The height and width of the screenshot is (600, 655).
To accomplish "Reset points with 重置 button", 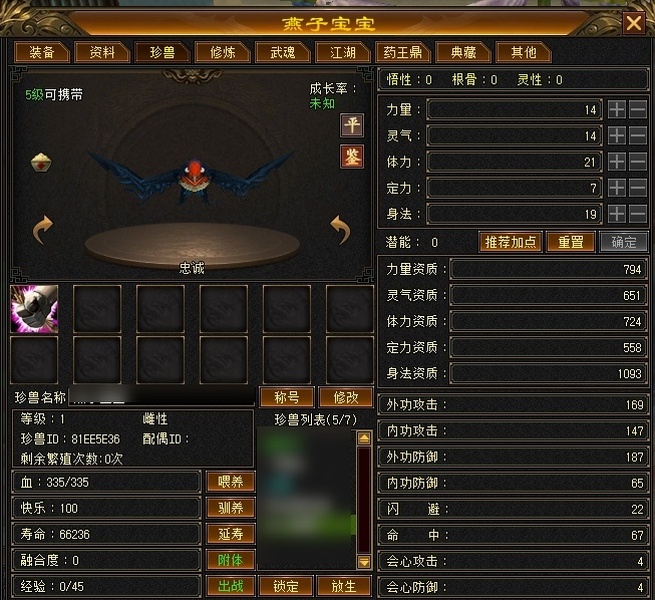I will pyautogui.click(x=571, y=242).
